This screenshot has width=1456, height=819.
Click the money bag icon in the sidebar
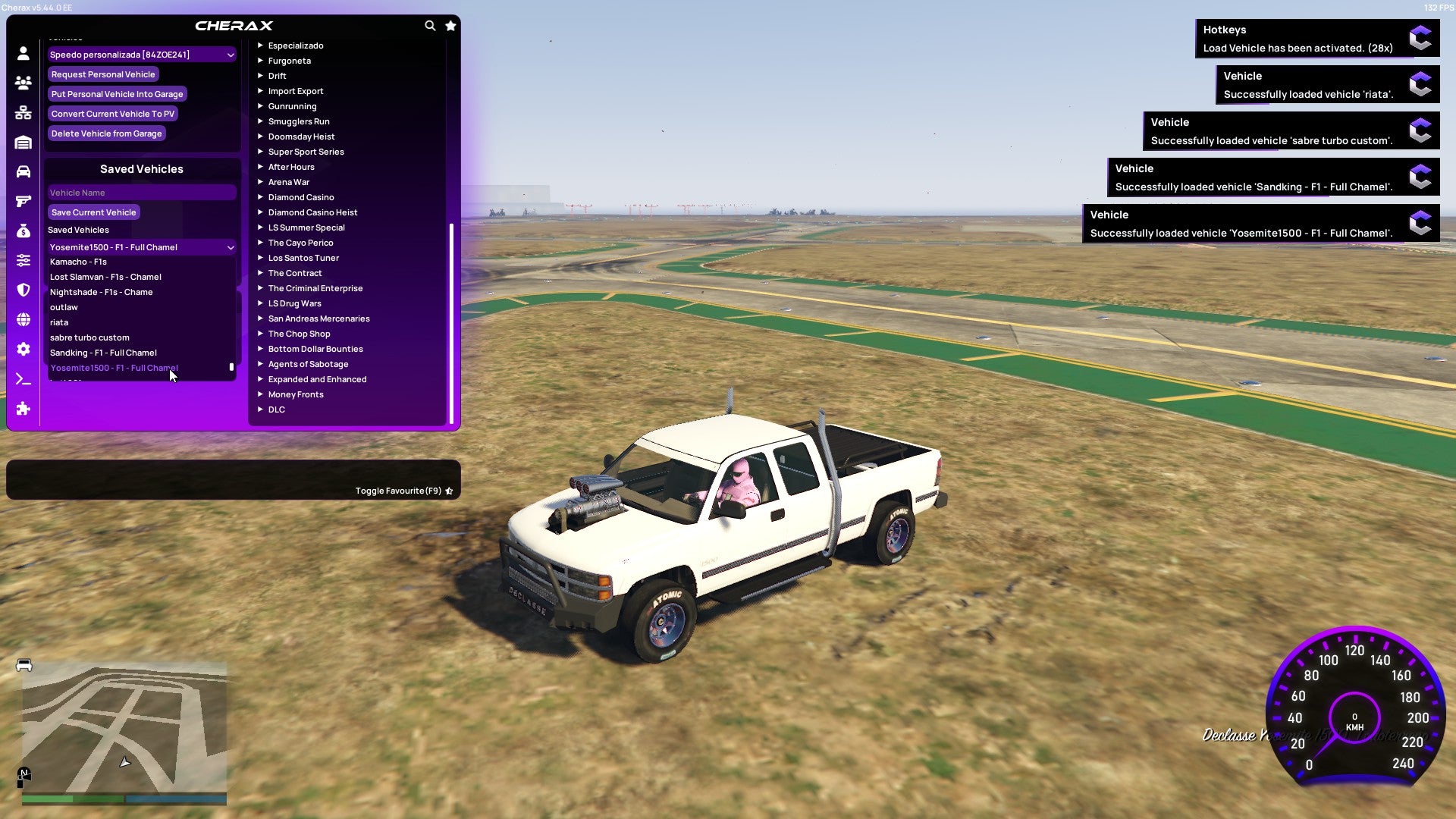coord(23,230)
